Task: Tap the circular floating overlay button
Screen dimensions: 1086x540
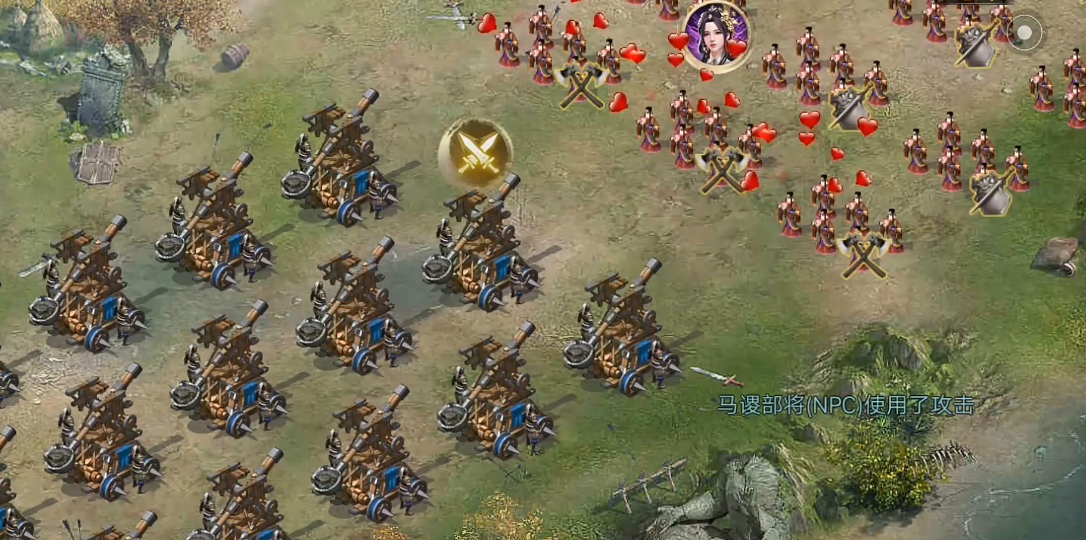Action: [1025, 33]
